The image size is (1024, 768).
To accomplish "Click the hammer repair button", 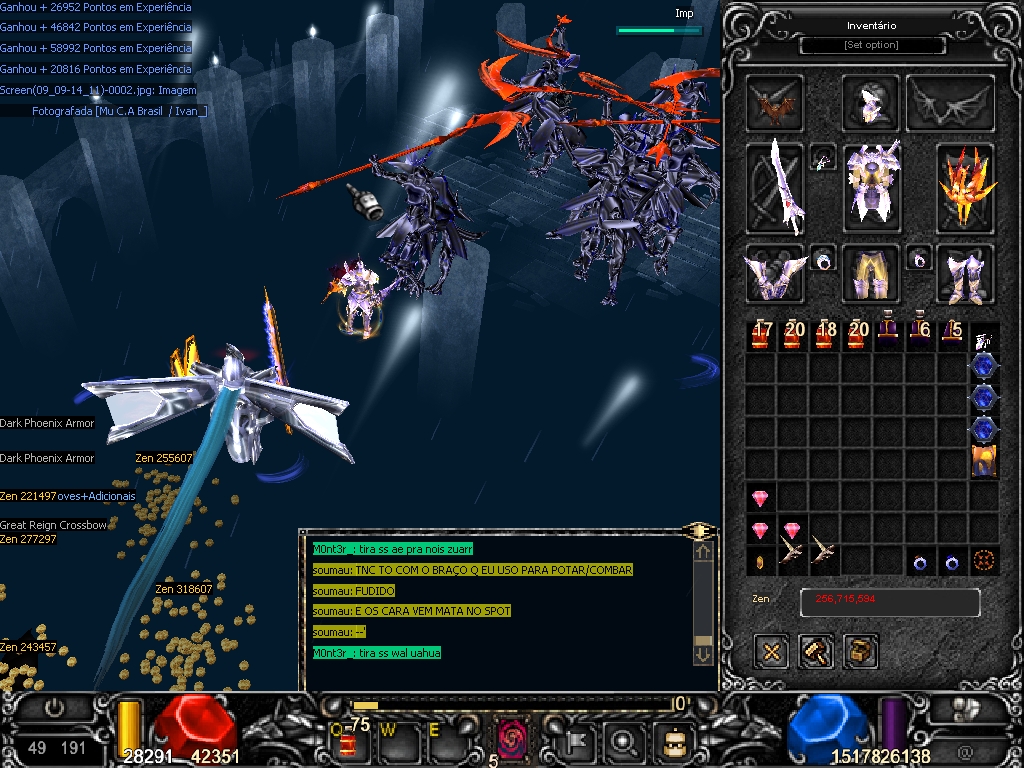I will coord(816,651).
